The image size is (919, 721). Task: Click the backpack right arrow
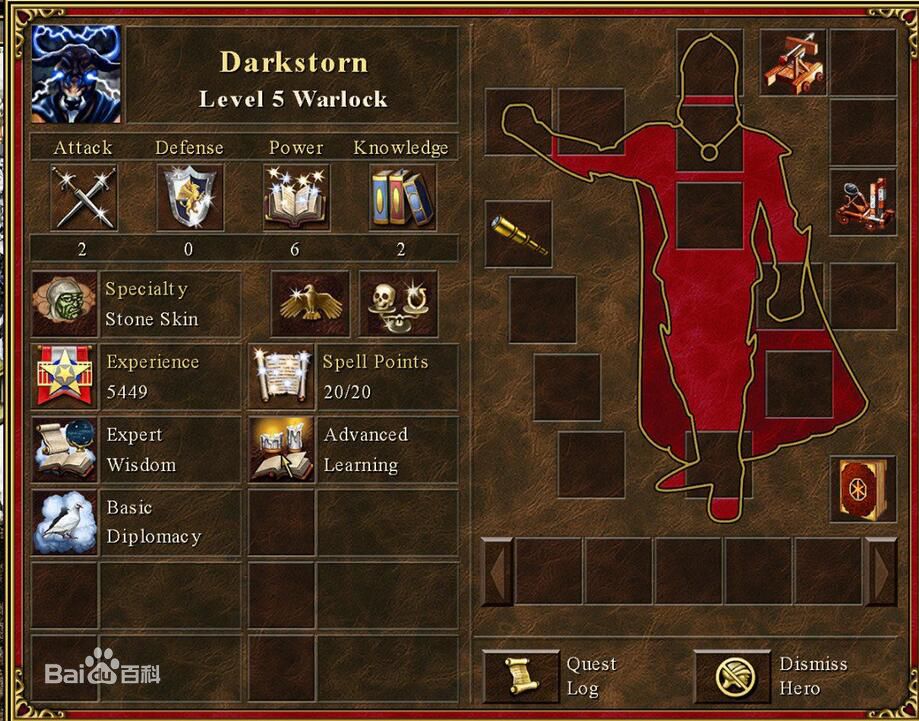pyautogui.click(x=881, y=572)
